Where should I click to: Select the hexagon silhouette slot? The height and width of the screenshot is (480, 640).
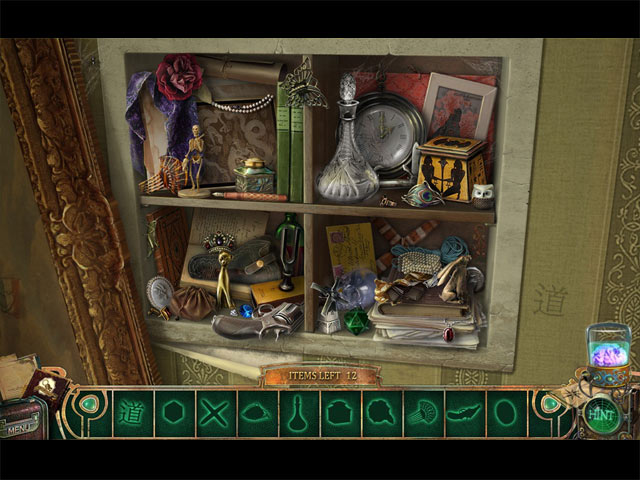tap(174, 414)
